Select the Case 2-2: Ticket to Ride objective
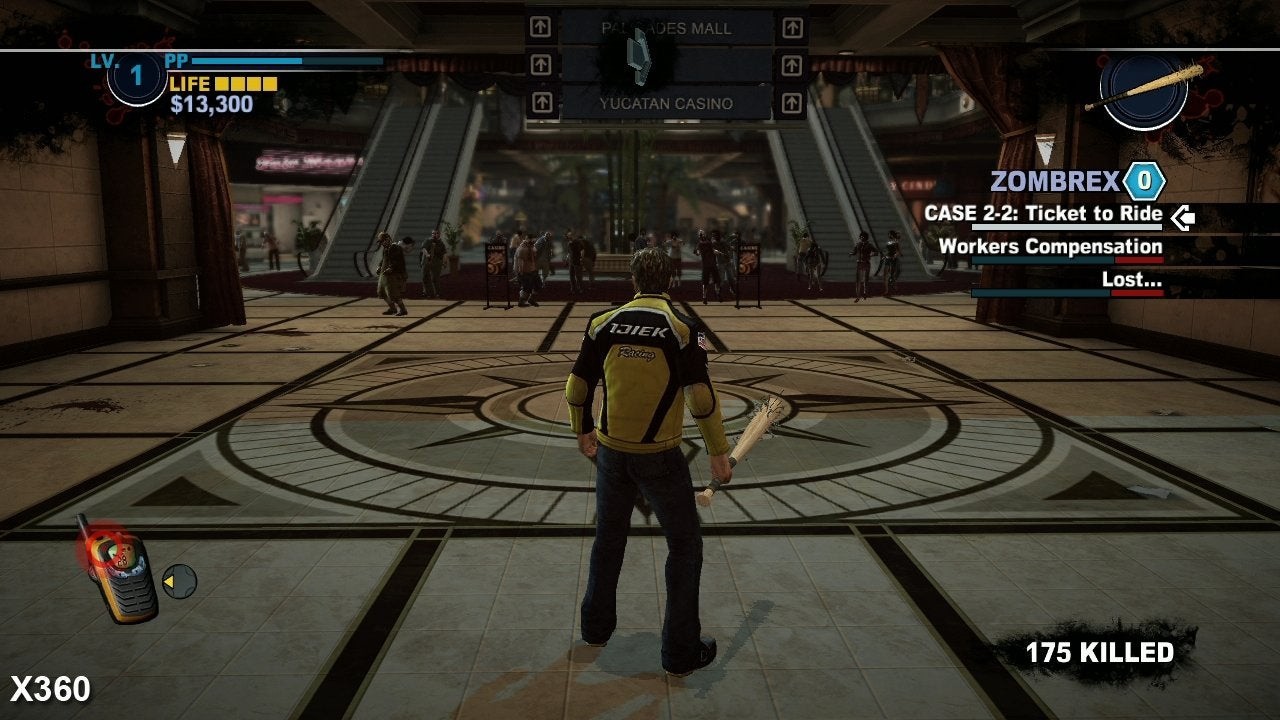This screenshot has height=720, width=1280. (x=1043, y=214)
